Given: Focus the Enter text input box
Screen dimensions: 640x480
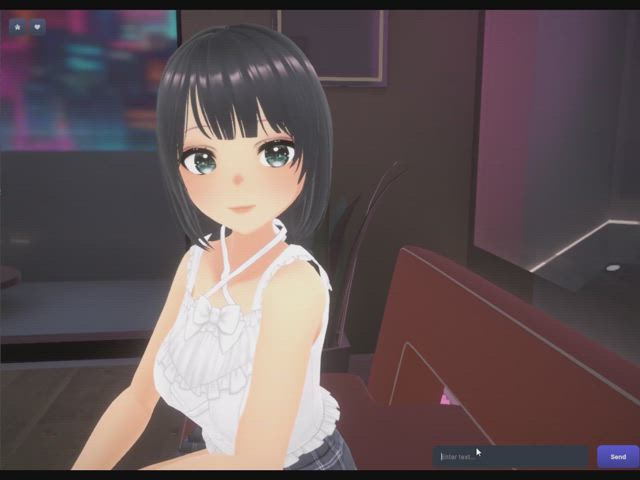Looking at the screenshot, I should [510, 457].
